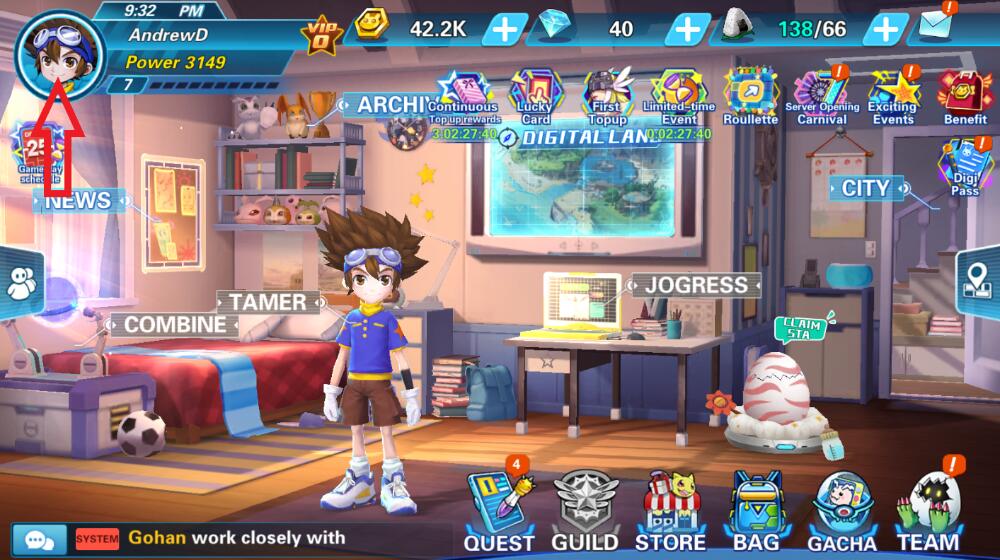Open the Lucky Card event
Screen dimensions: 1000x560
(x=536, y=96)
